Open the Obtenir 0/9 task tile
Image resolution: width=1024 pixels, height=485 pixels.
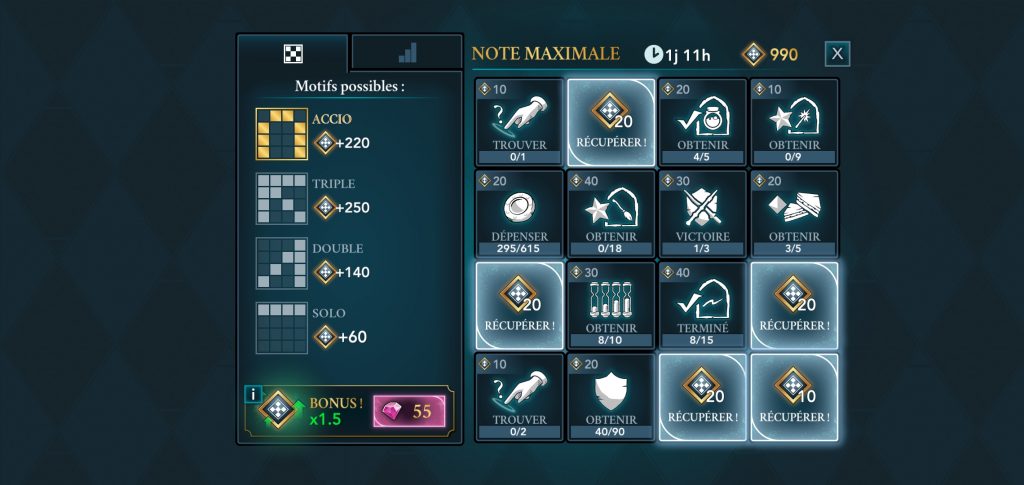(795, 122)
